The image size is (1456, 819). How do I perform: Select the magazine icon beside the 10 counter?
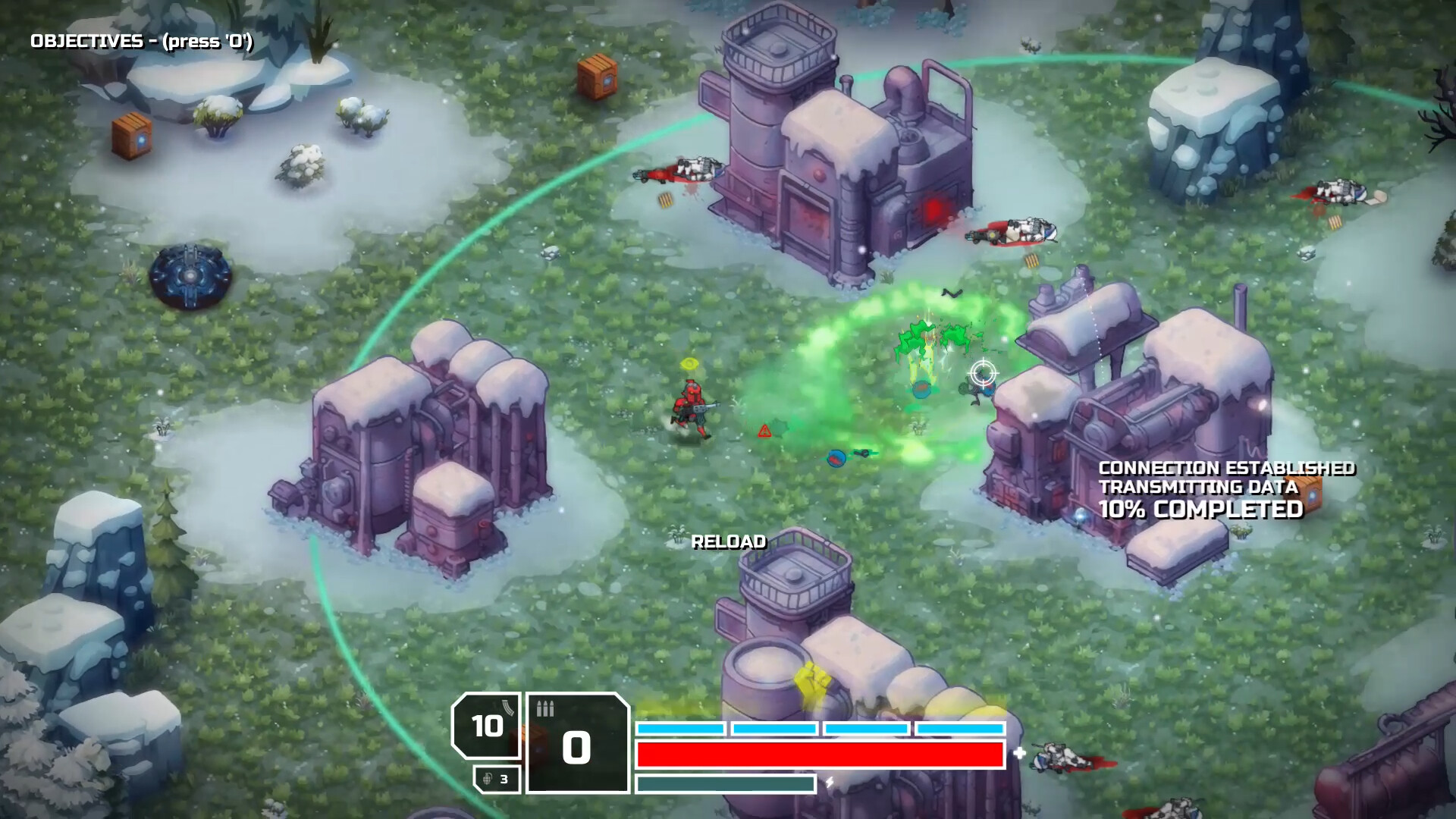[507, 705]
